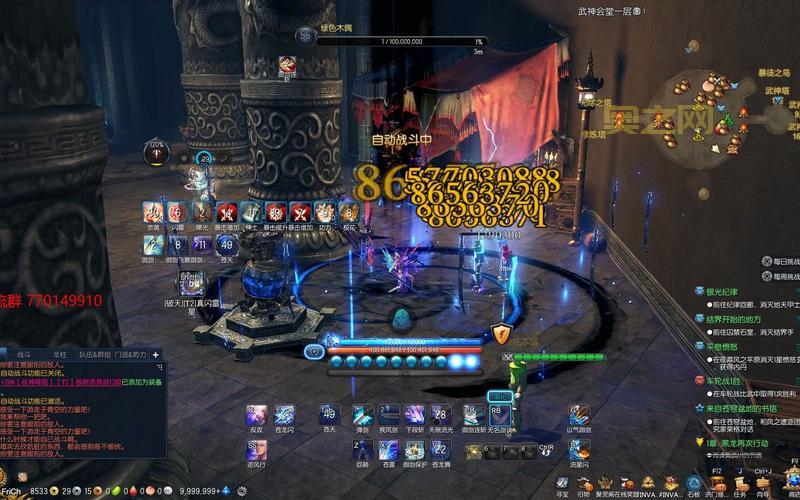
Task: Open the 石板 menu icon
Action: [x=693, y=485]
